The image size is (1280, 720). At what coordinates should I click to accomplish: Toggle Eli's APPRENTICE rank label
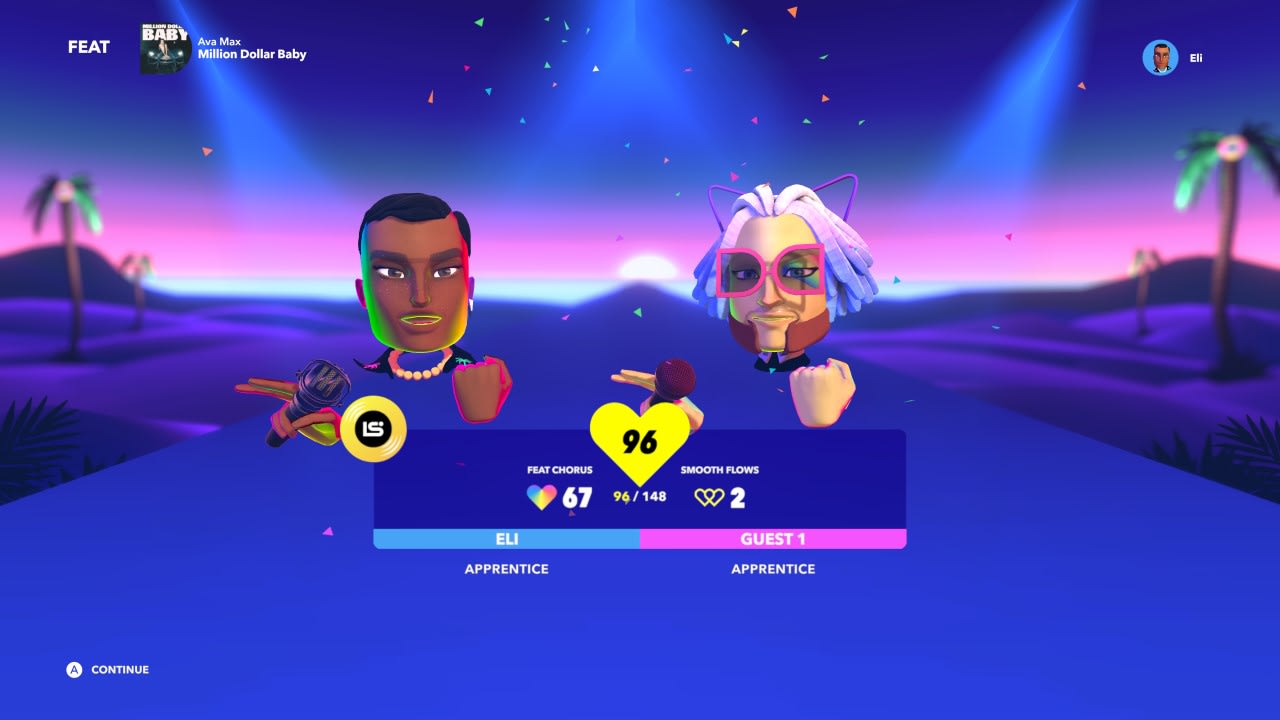point(506,568)
